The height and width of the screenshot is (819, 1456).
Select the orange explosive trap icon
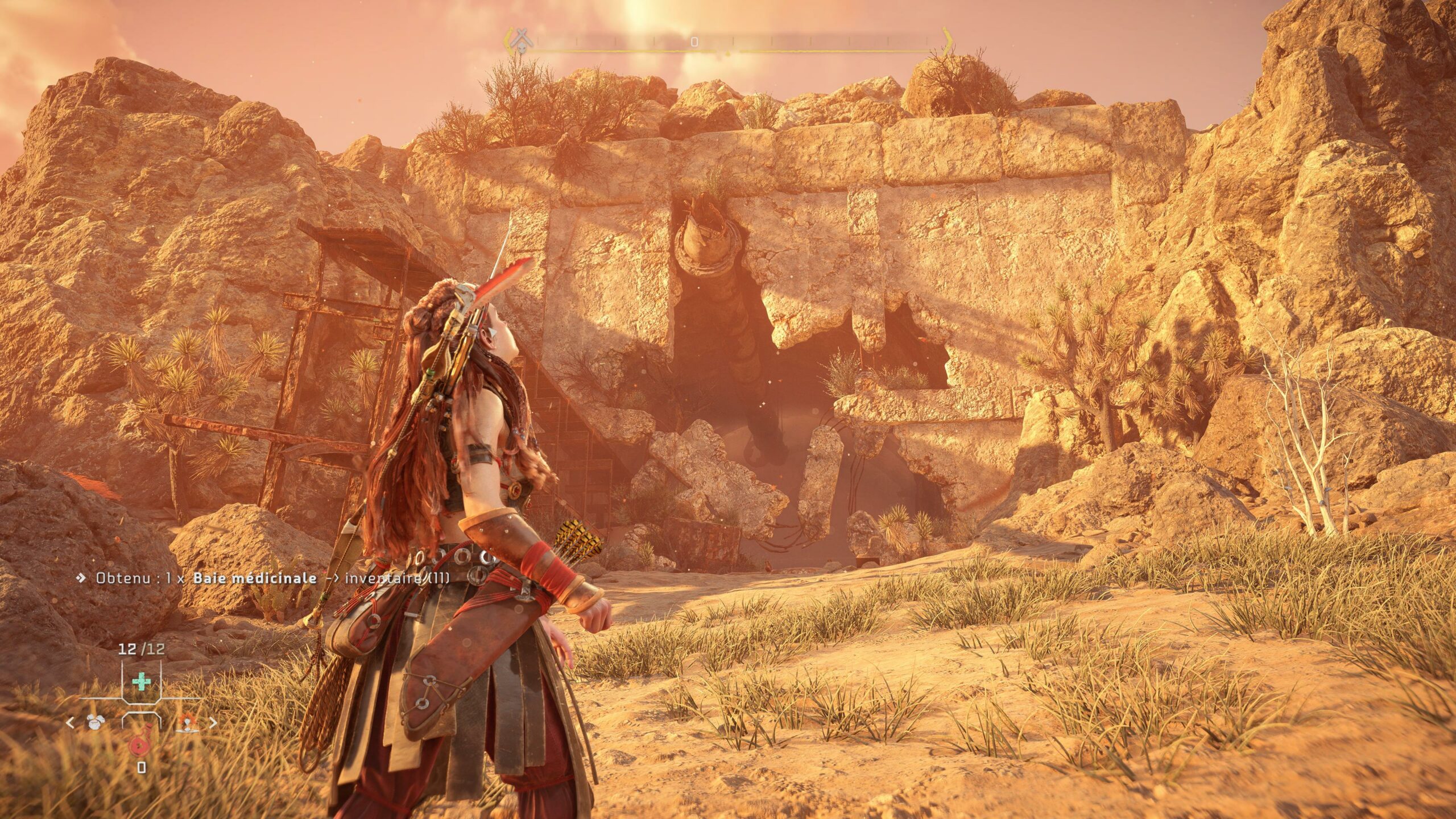pyautogui.click(x=188, y=722)
